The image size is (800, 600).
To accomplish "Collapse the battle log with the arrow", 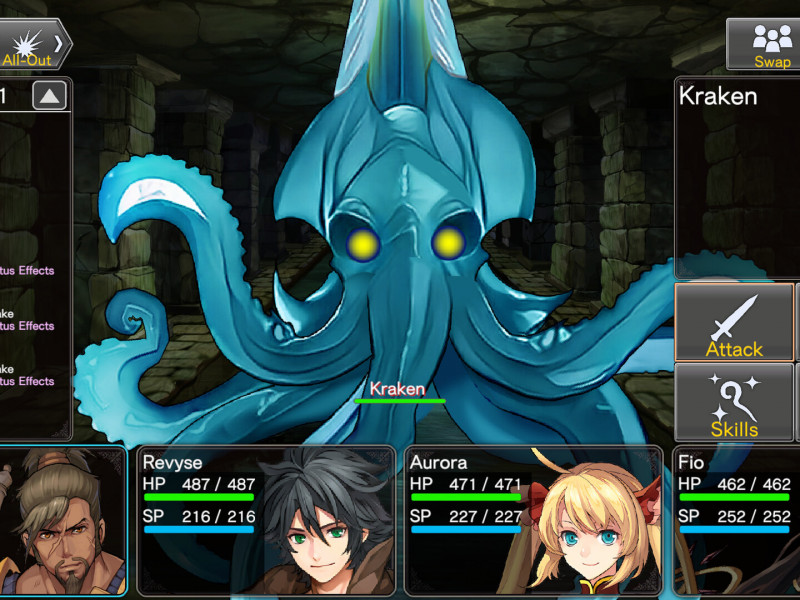I will coord(50,96).
